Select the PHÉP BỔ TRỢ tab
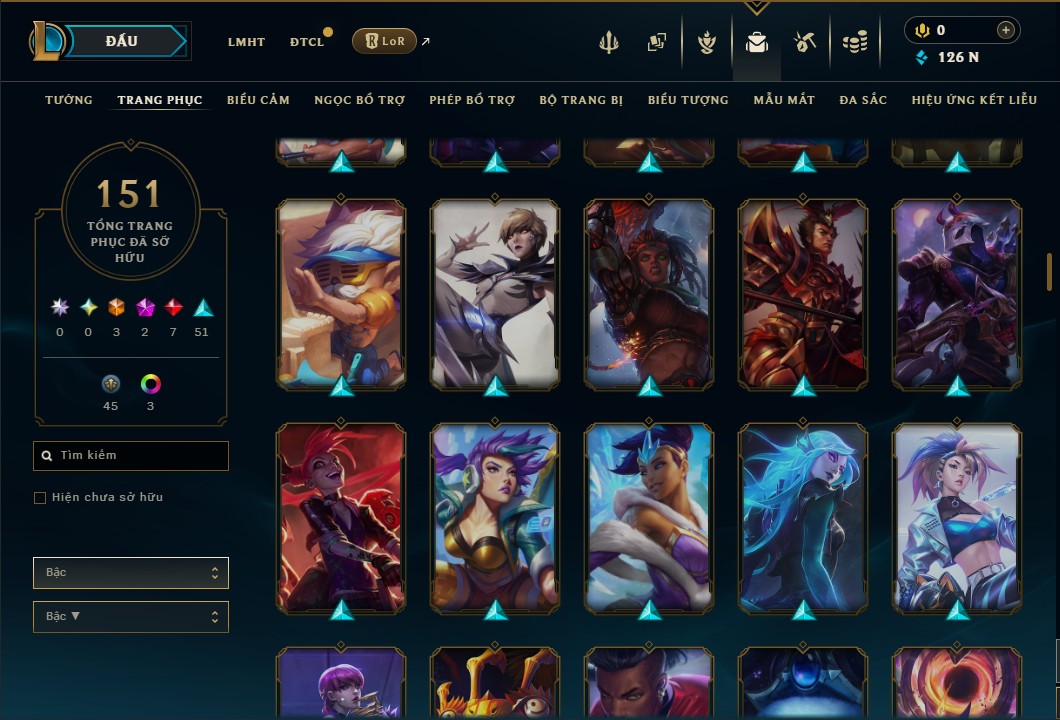 [472, 100]
